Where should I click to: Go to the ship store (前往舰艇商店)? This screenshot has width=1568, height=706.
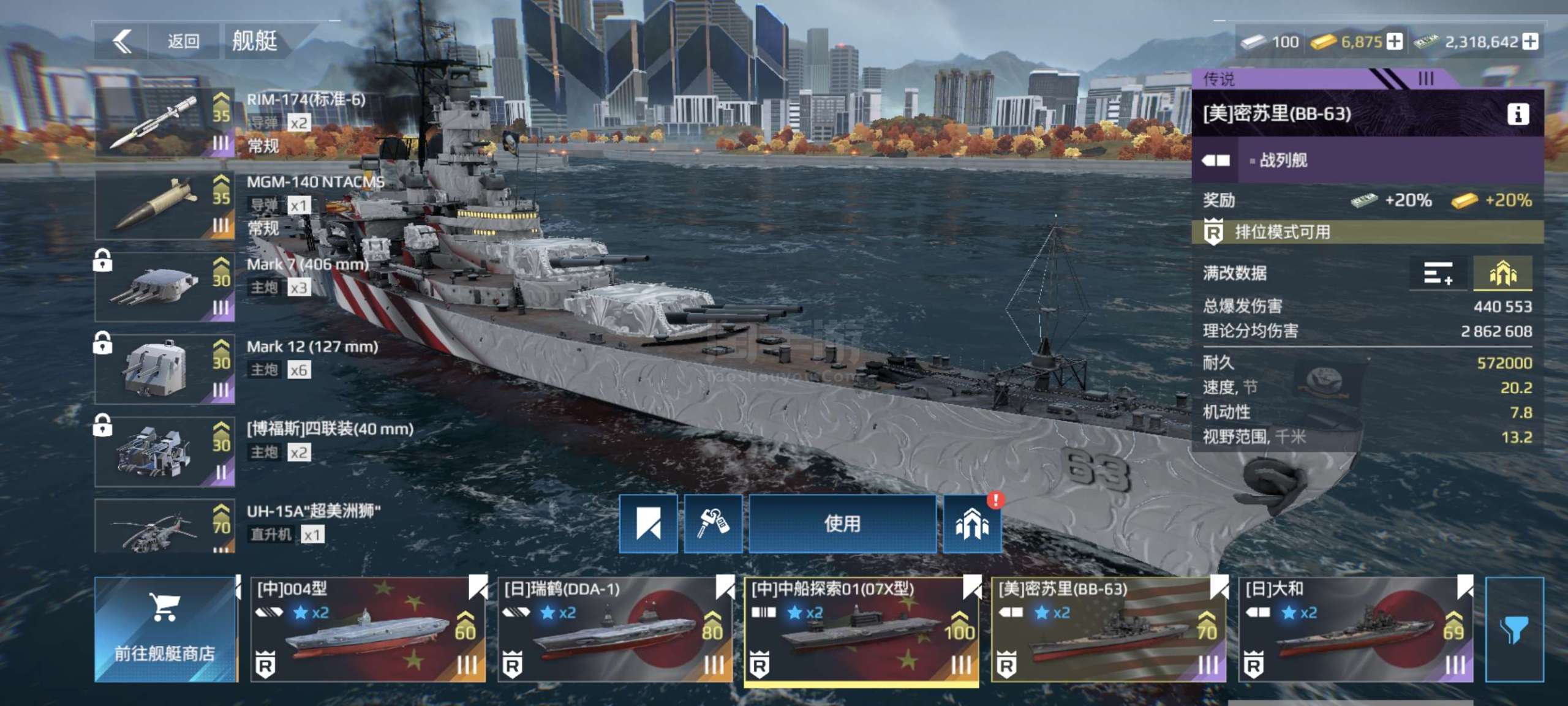point(165,629)
